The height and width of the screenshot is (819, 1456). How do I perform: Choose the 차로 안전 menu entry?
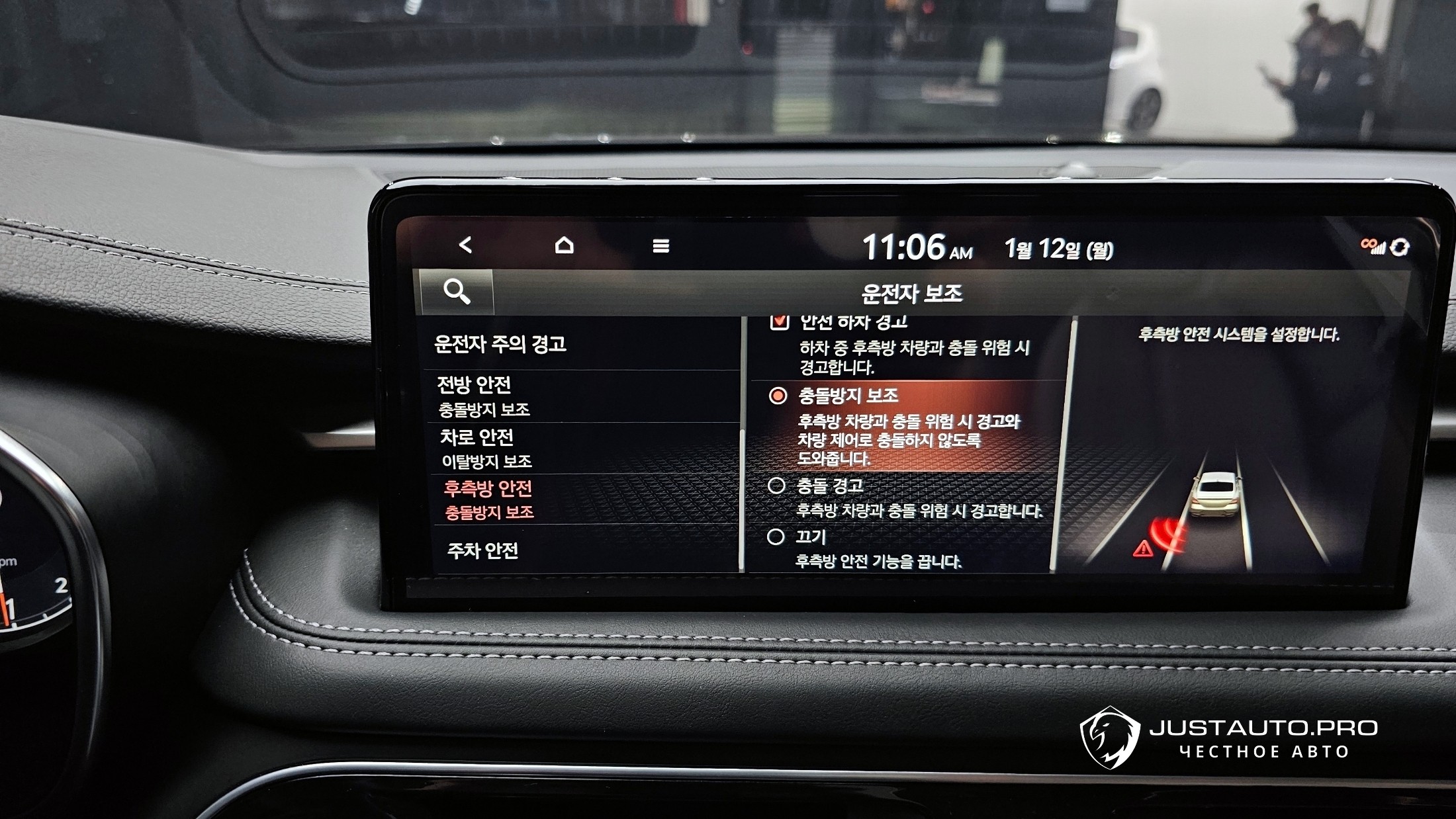[486, 448]
